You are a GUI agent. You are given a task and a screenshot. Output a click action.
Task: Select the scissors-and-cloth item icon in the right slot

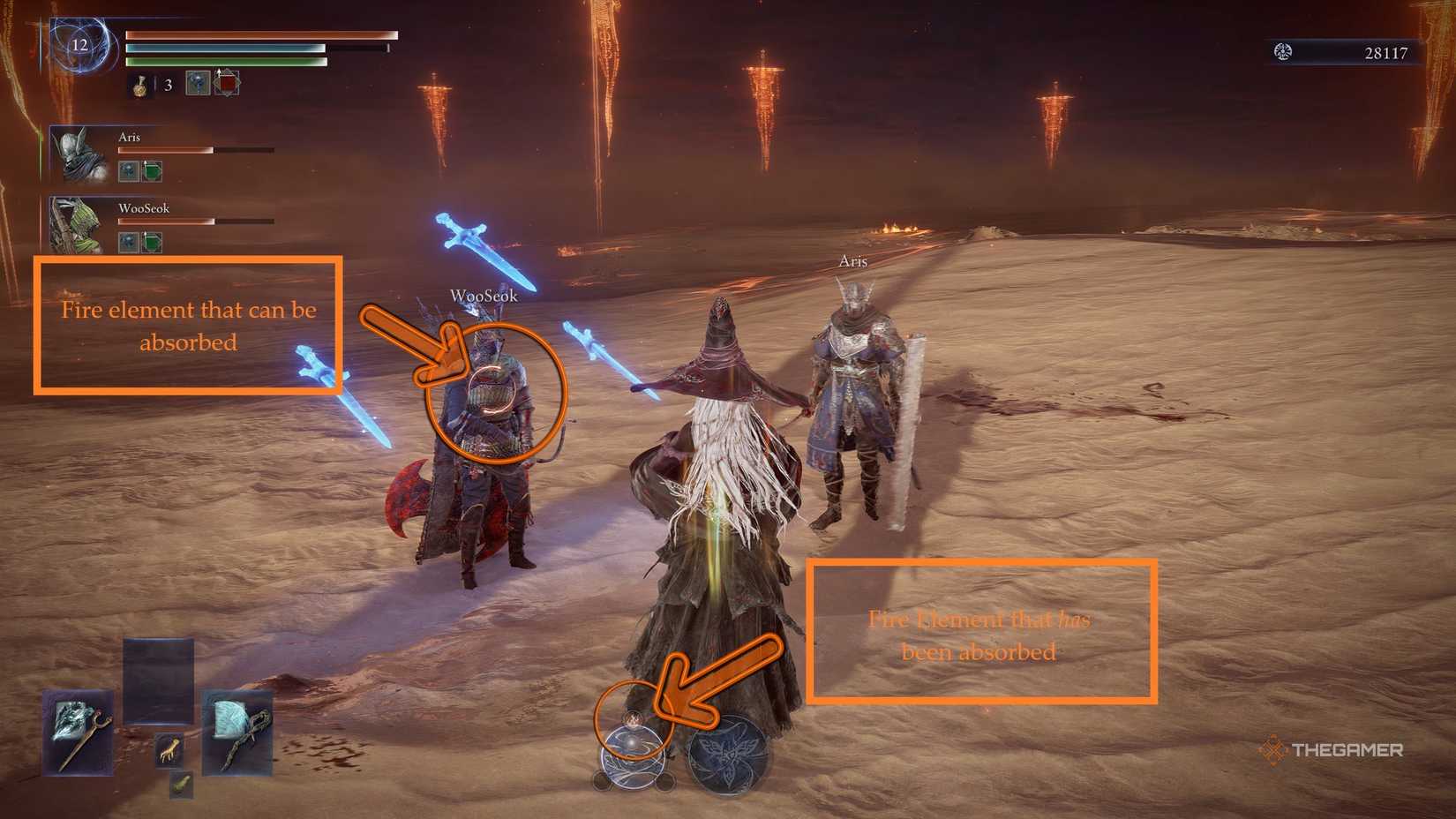point(236,734)
